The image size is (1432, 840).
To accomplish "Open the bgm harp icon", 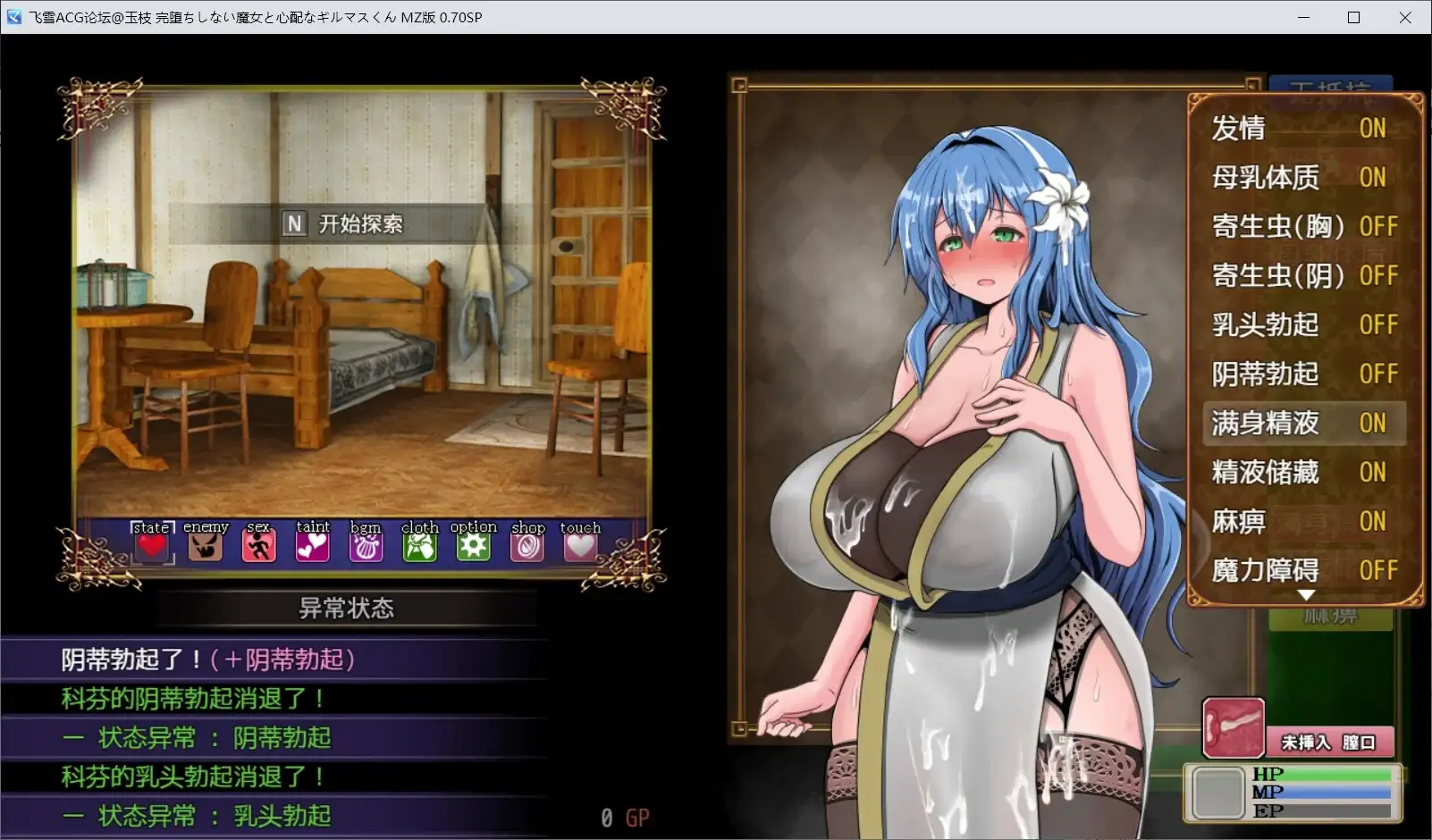I will coord(366,543).
